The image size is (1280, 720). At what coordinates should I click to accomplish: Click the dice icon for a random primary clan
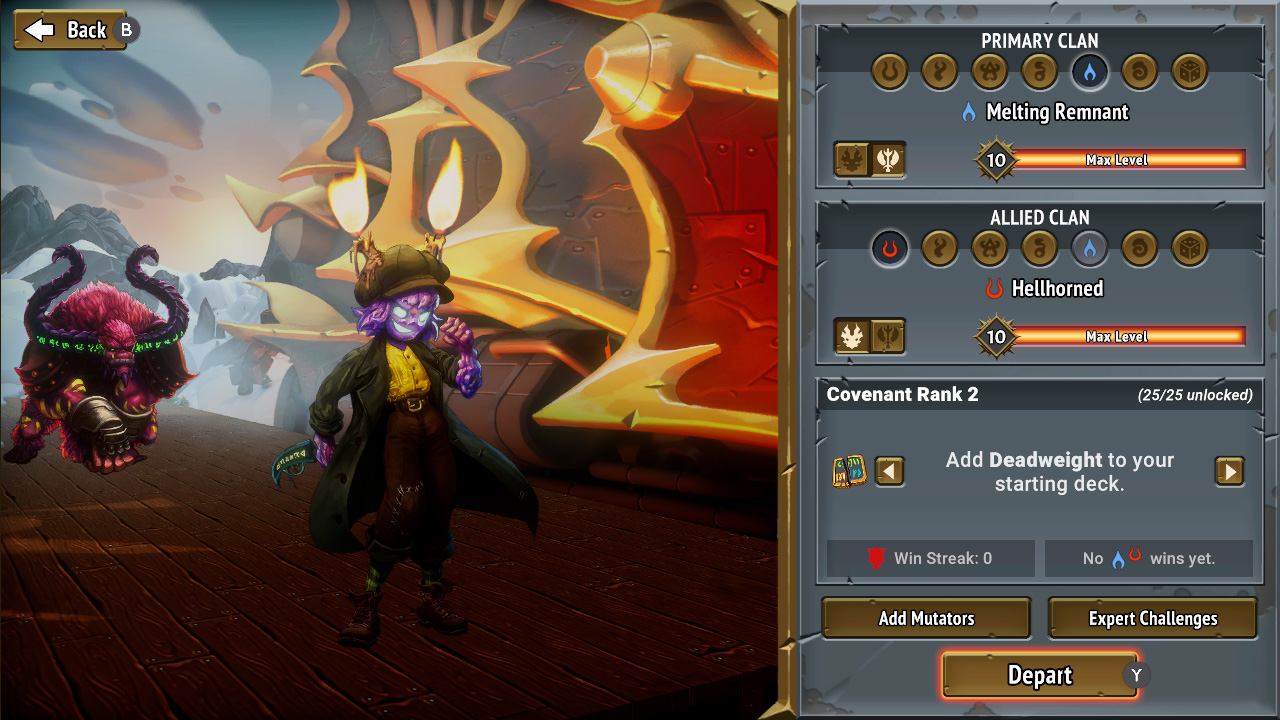(1189, 72)
